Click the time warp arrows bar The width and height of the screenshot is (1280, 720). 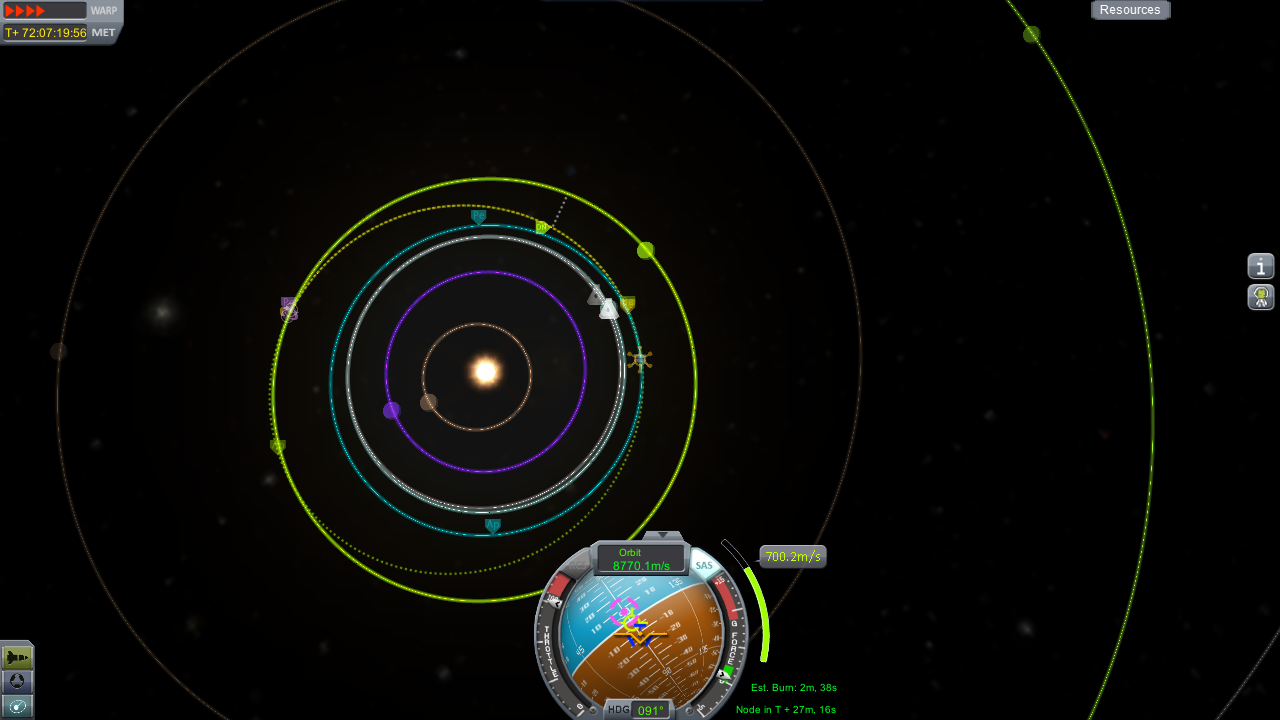(x=44, y=11)
